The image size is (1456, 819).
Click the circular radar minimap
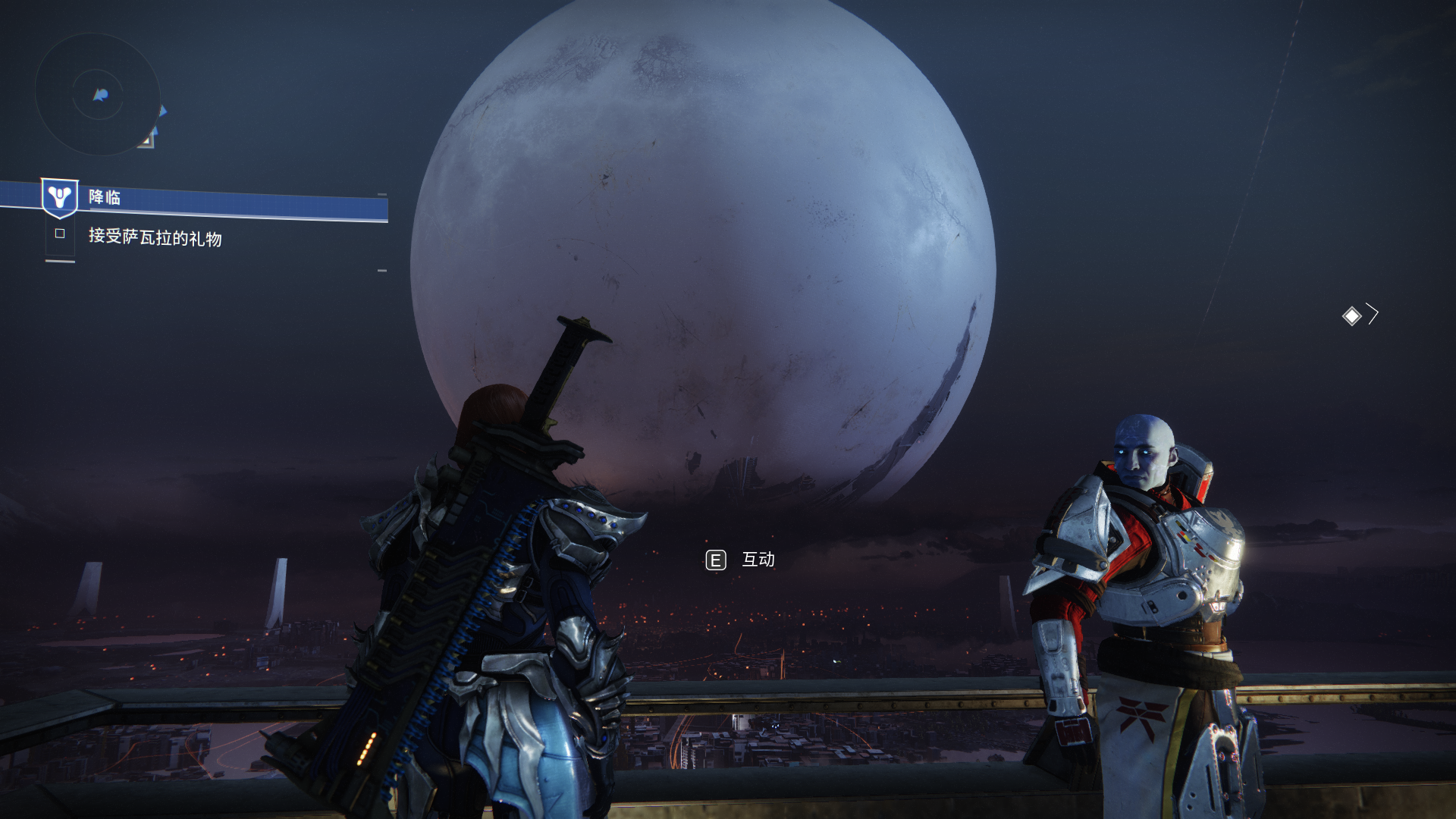[x=98, y=94]
